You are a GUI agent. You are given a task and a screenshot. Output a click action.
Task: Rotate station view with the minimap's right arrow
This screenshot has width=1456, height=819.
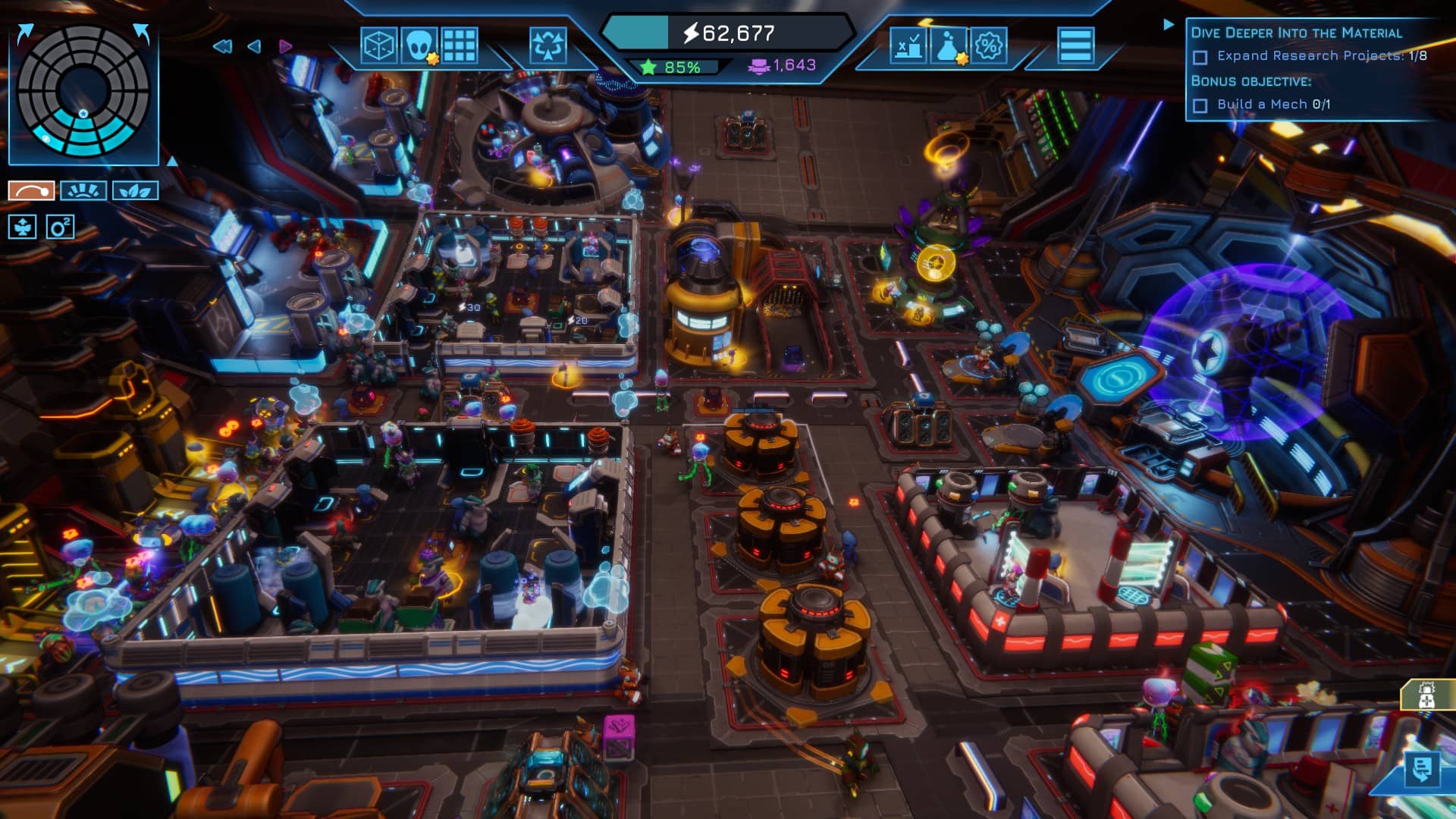point(142,33)
